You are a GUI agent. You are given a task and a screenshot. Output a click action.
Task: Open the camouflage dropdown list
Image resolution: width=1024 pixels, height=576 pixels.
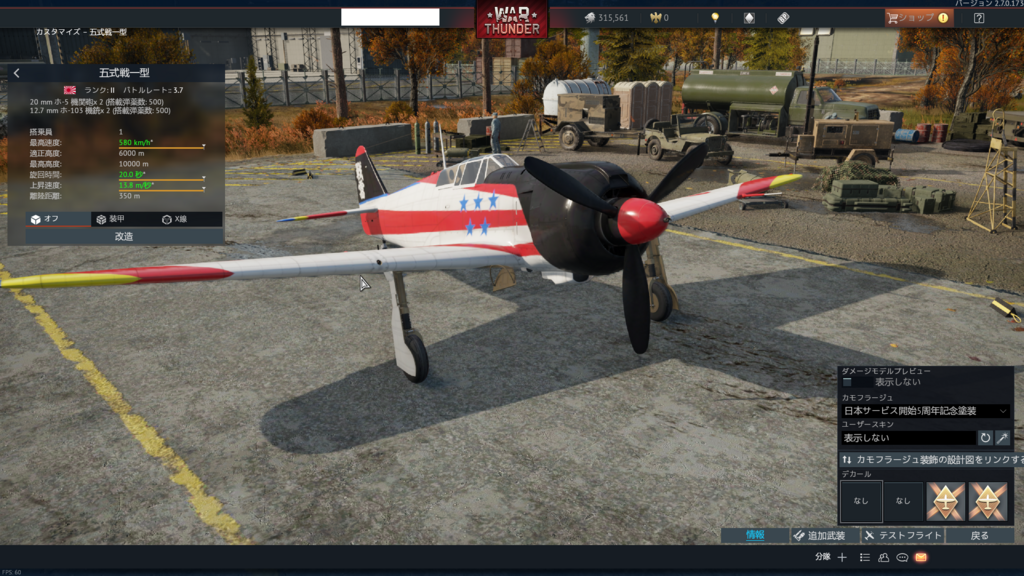pos(925,411)
